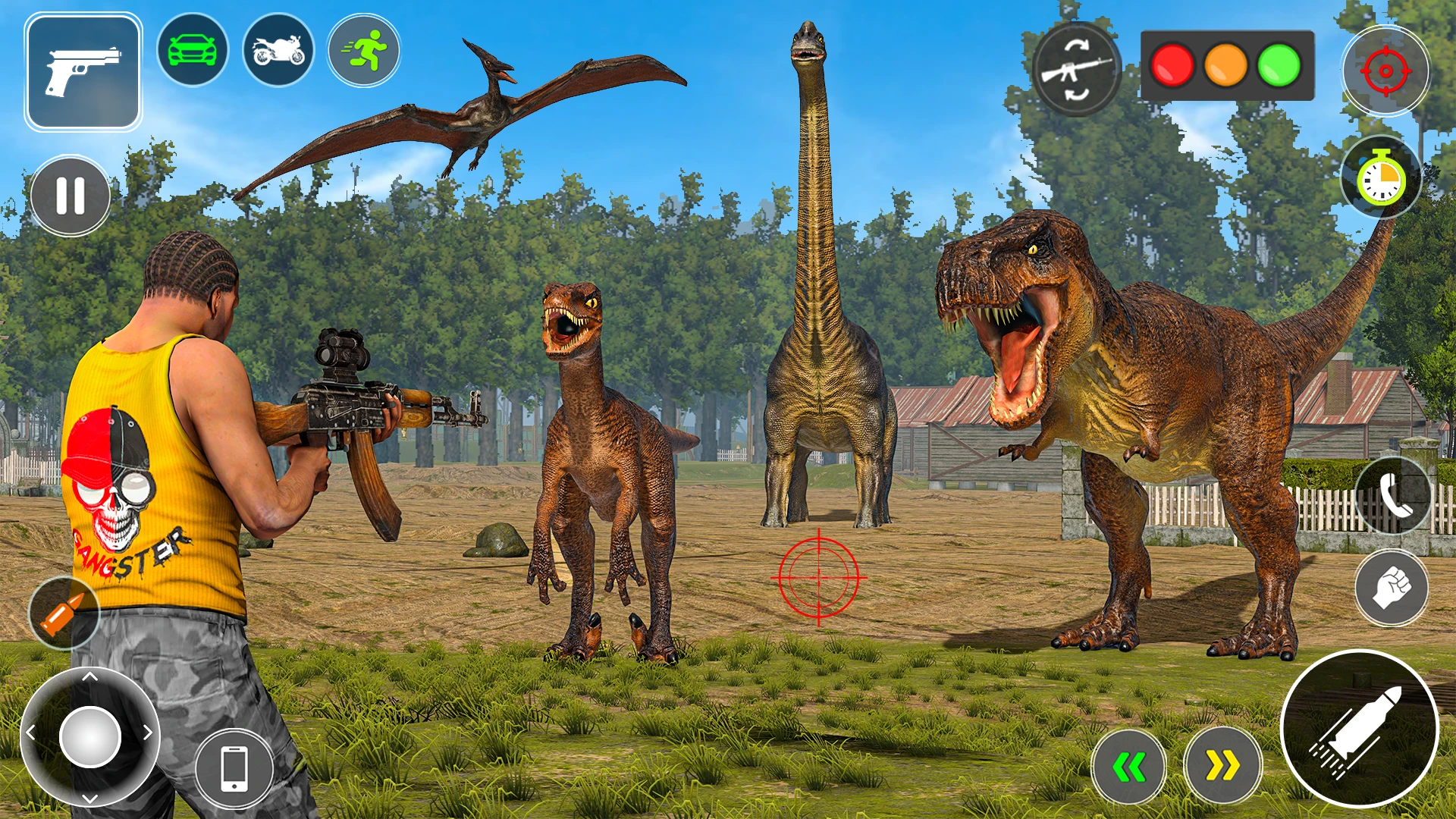Viewport: 1456px width, 819px height.
Task: Click the movement joystick knob
Action: pyautogui.click(x=90, y=736)
